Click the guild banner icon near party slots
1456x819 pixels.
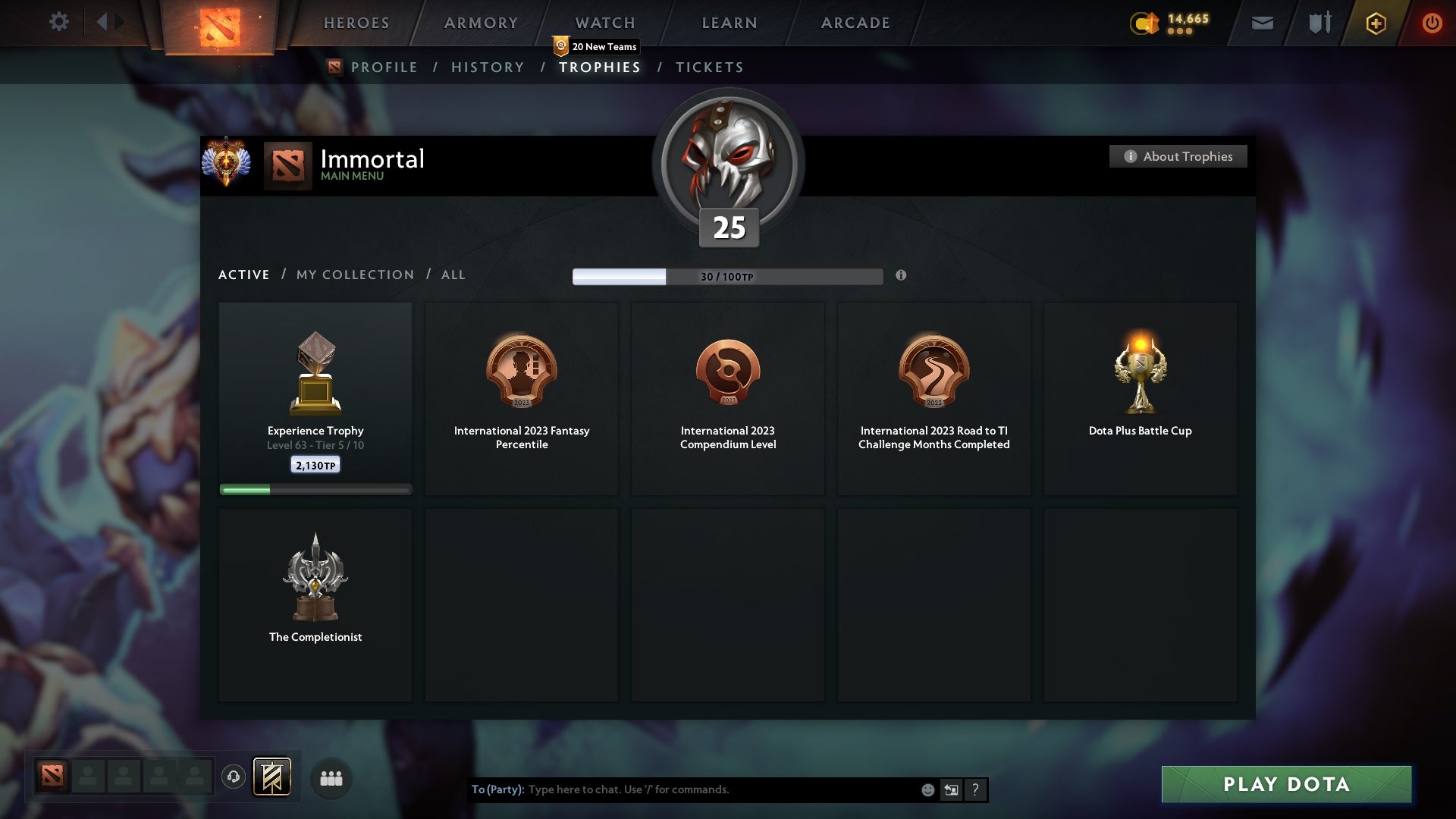[x=273, y=778]
